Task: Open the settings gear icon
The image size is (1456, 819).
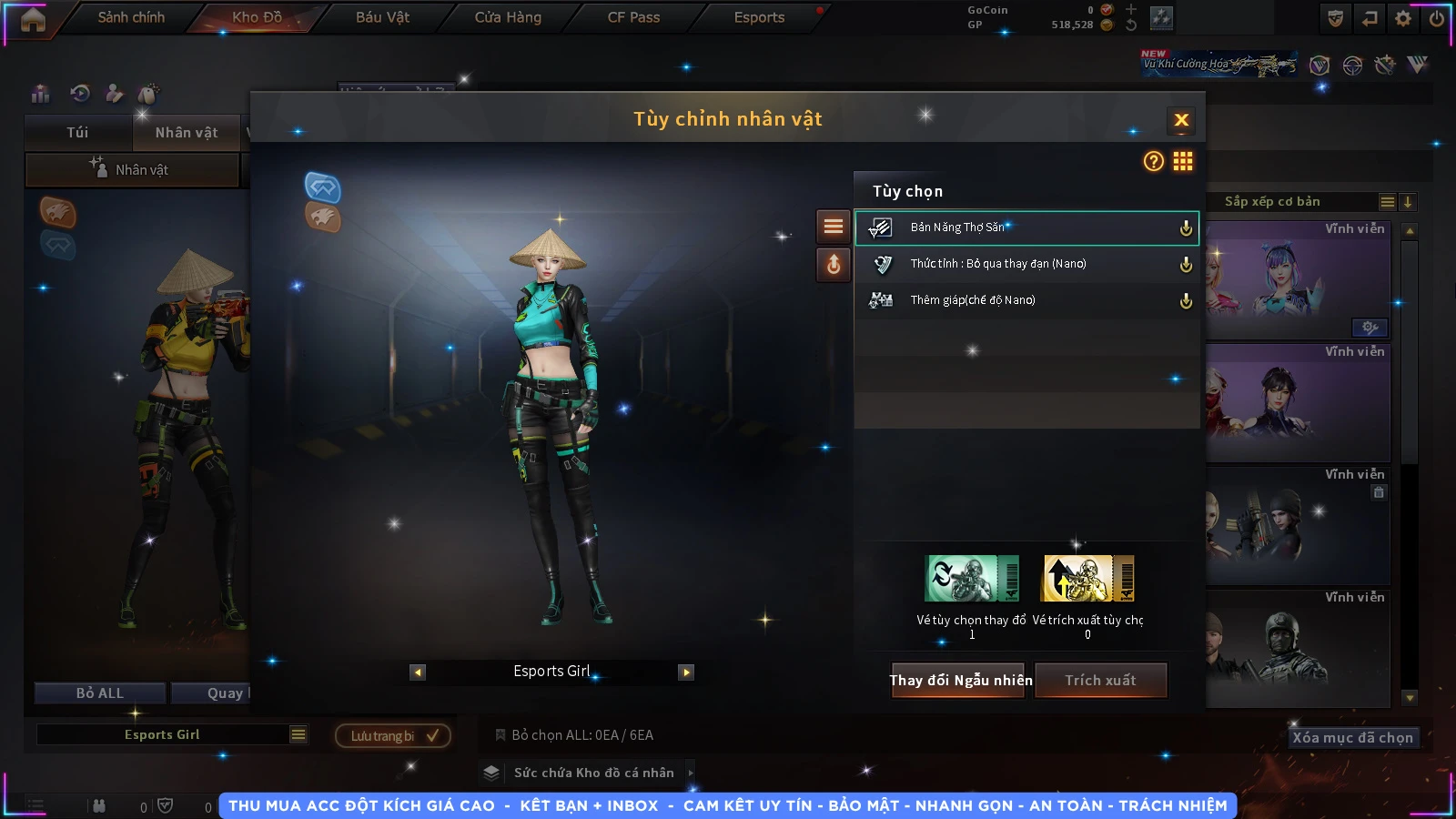Action: click(1403, 18)
